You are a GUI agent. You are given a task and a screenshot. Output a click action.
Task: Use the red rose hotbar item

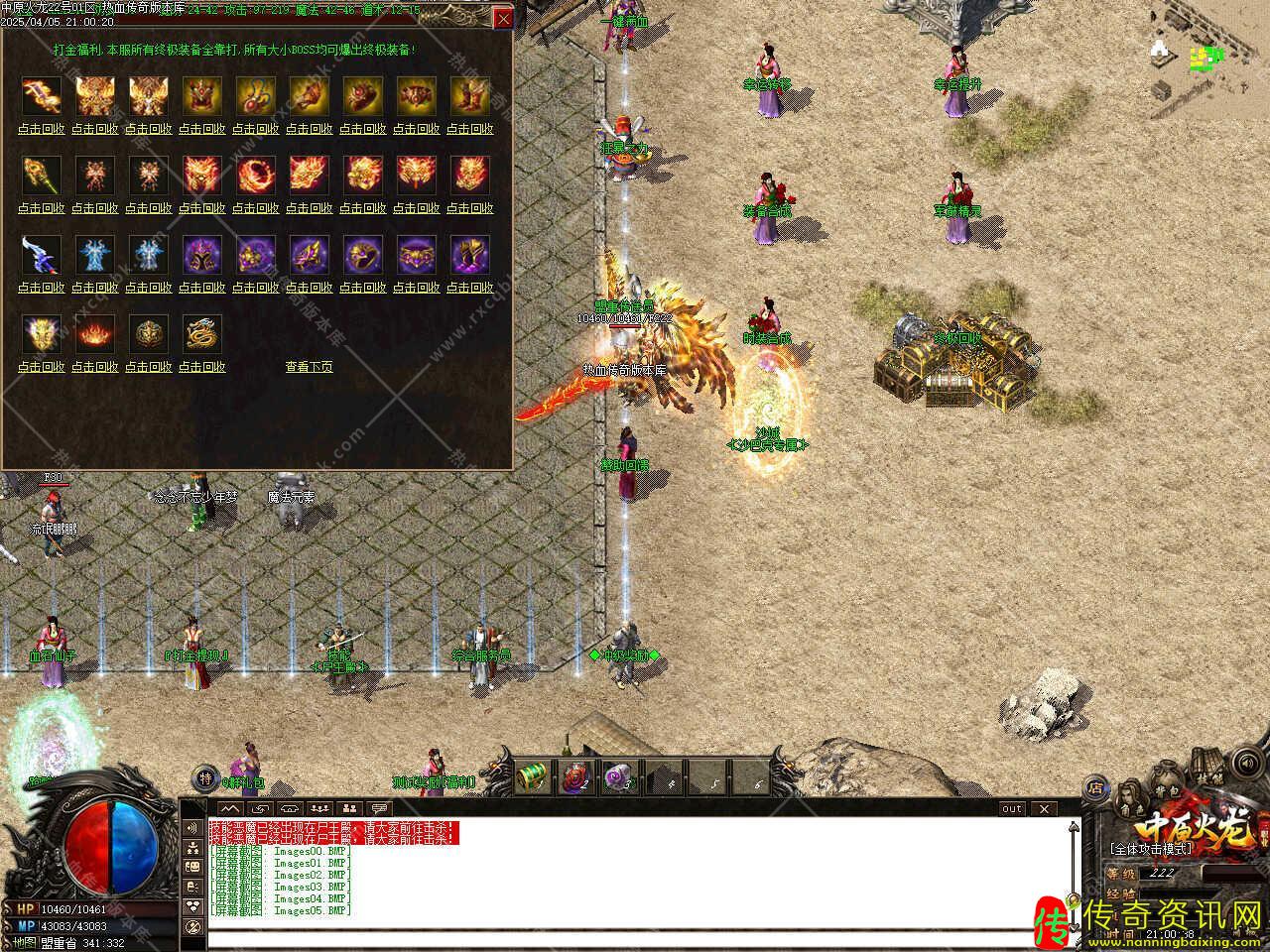tap(577, 774)
